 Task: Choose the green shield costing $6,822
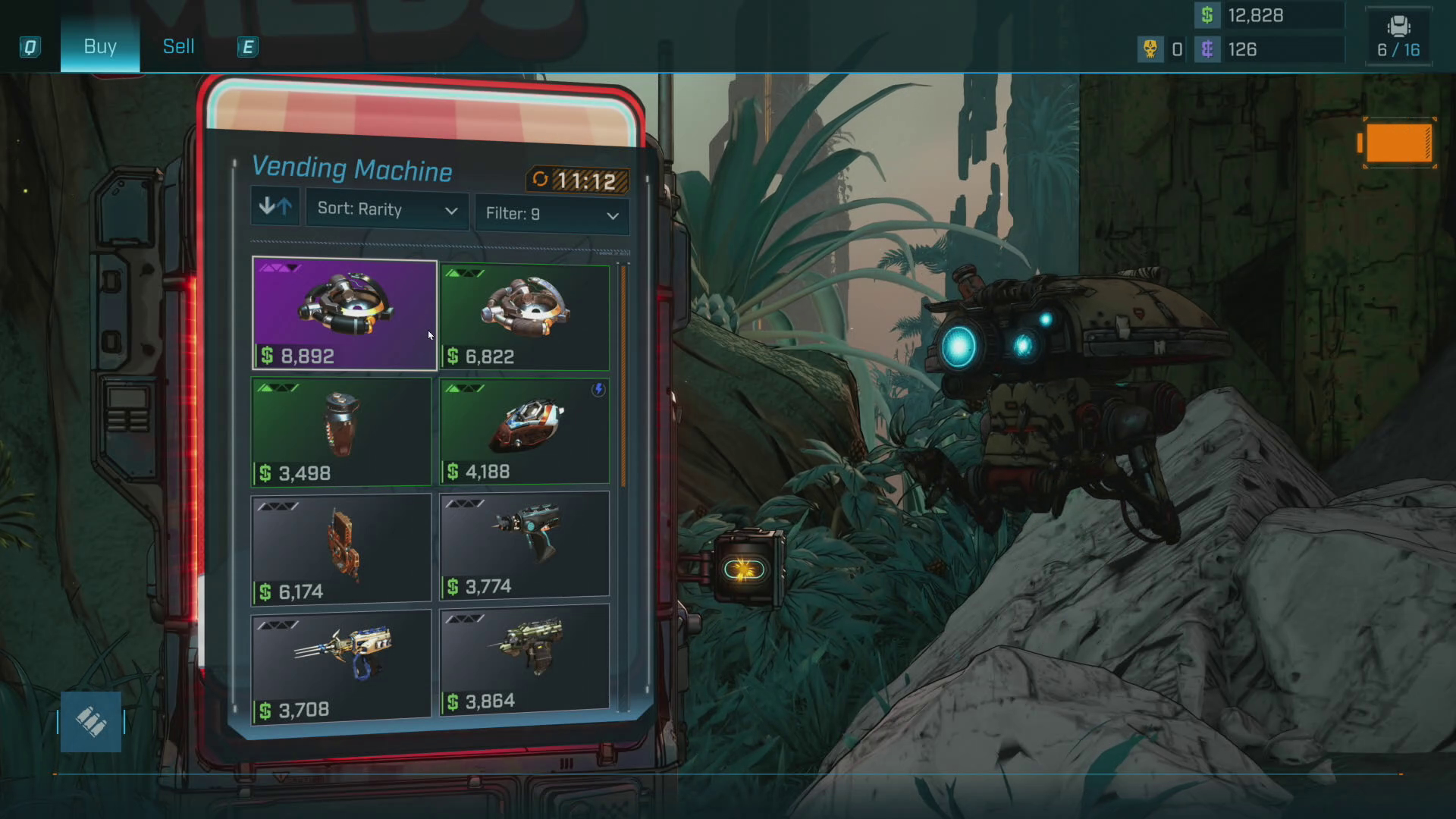pos(525,317)
